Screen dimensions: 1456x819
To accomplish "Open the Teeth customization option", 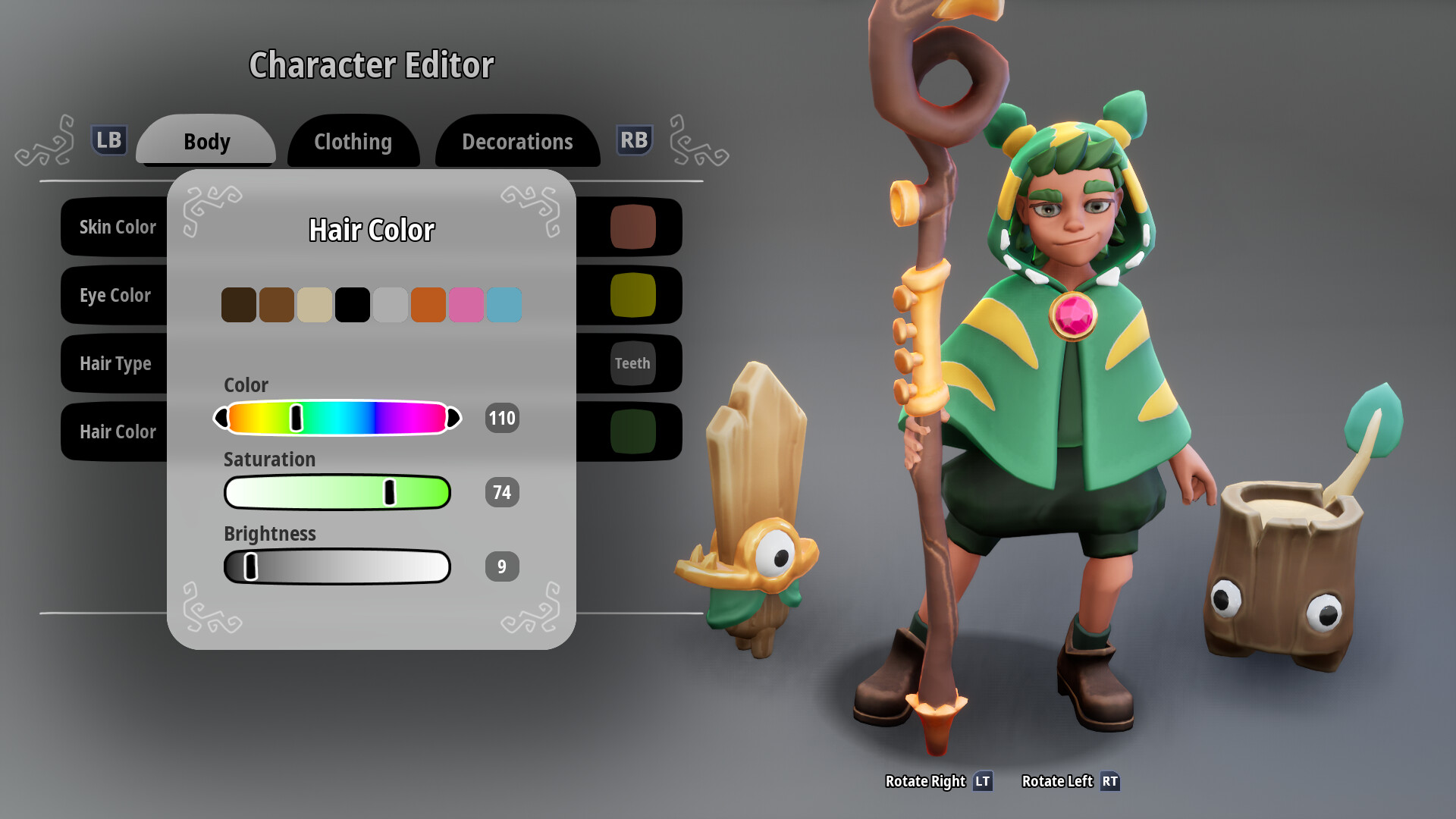I will coord(632,363).
